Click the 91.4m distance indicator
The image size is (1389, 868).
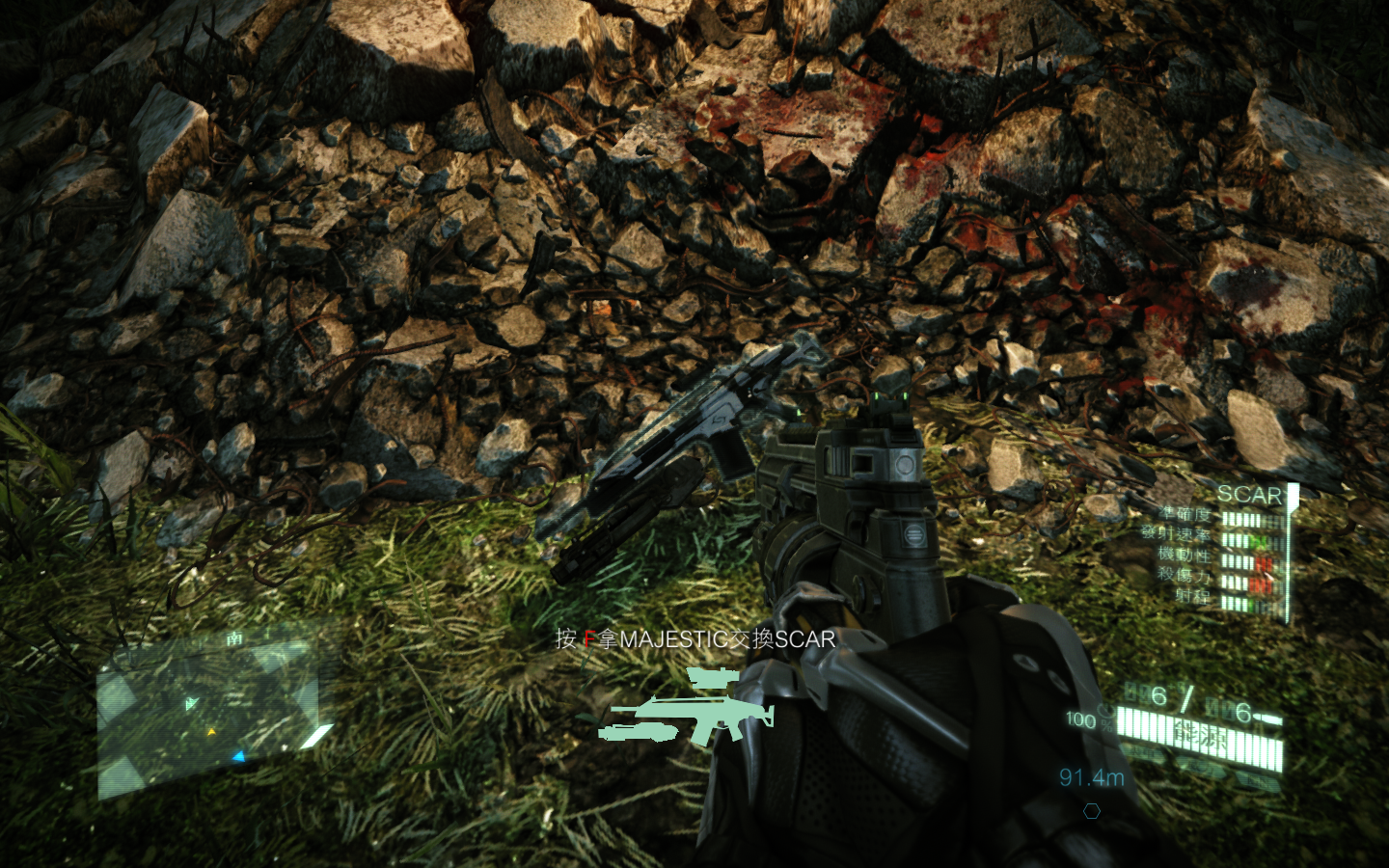[1092, 774]
